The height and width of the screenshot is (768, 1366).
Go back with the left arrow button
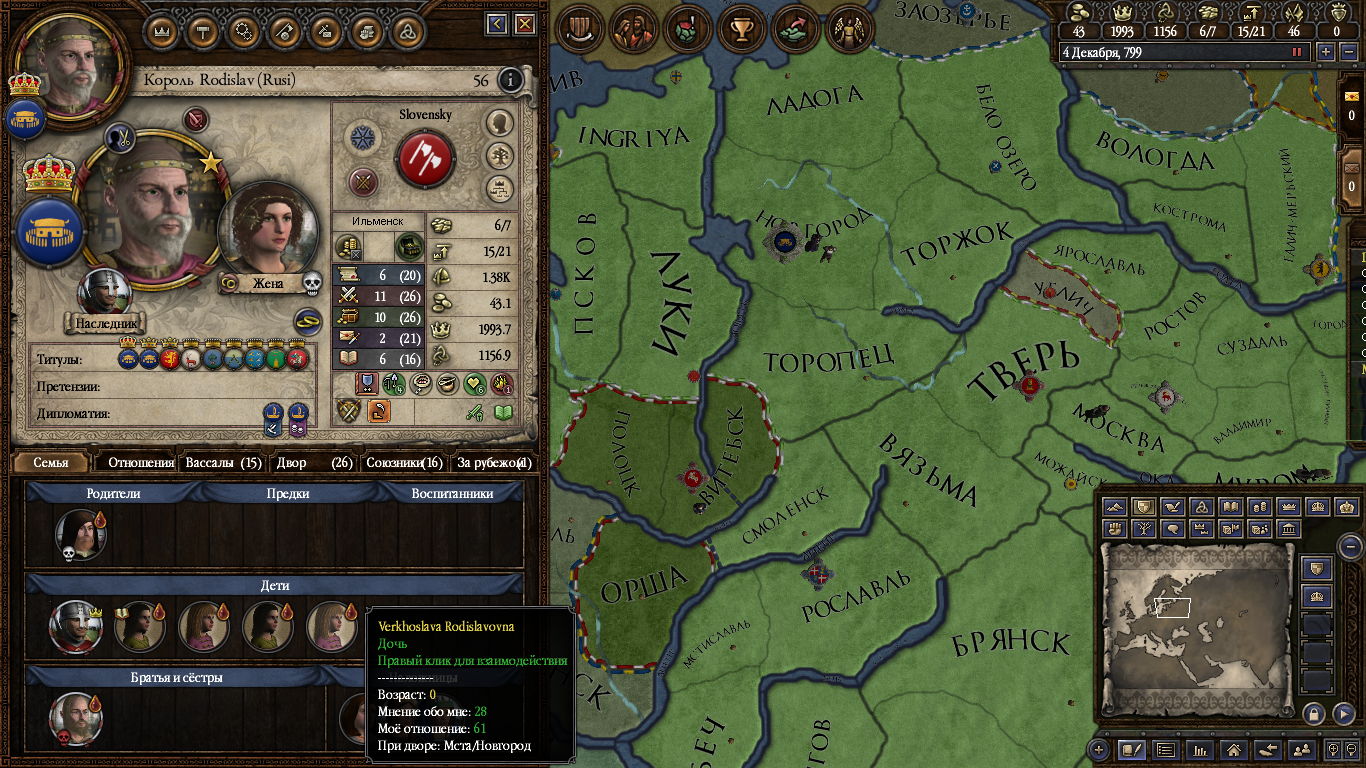coord(497,24)
